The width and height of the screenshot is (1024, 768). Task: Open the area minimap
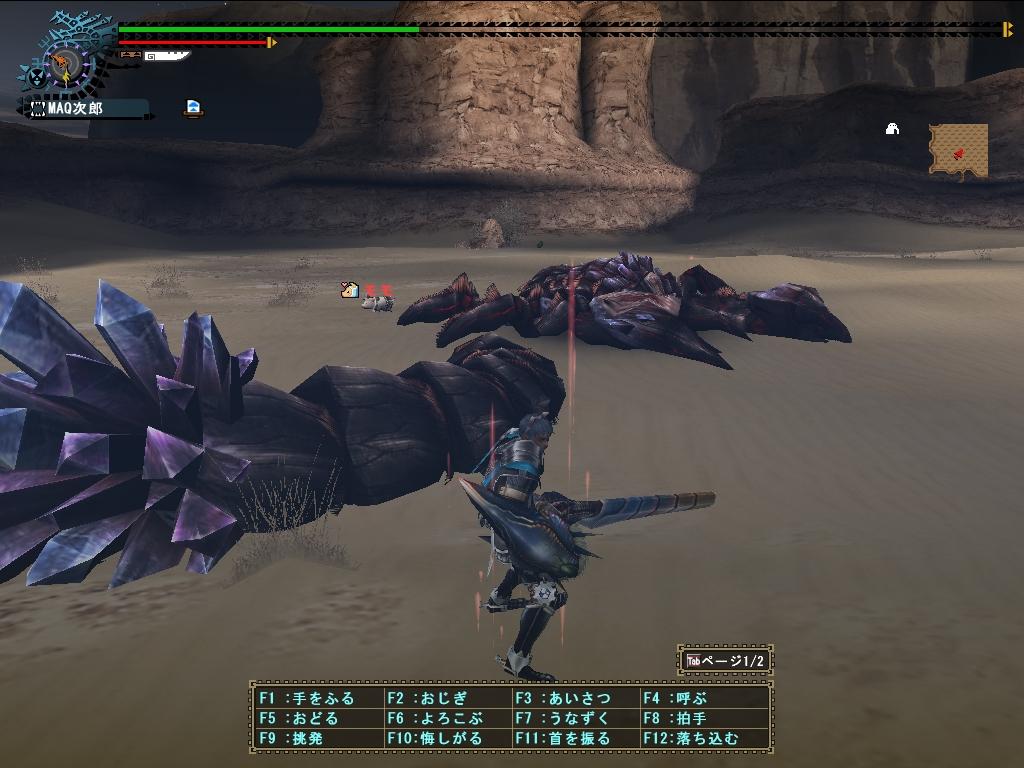(x=958, y=150)
